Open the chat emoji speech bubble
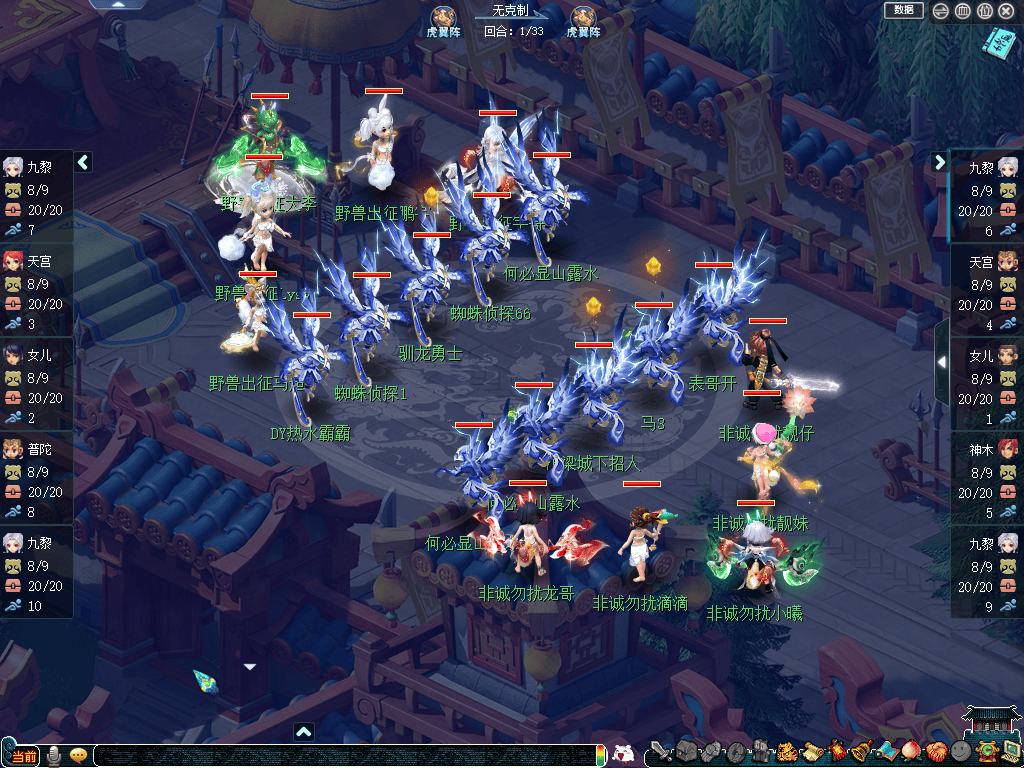1024x768 pixels. pyautogui.click(x=78, y=755)
